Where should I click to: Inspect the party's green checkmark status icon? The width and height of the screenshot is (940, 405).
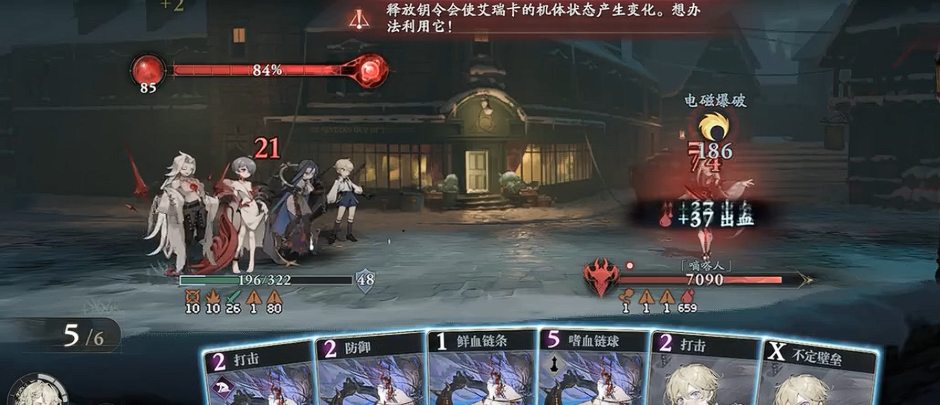click(233, 296)
